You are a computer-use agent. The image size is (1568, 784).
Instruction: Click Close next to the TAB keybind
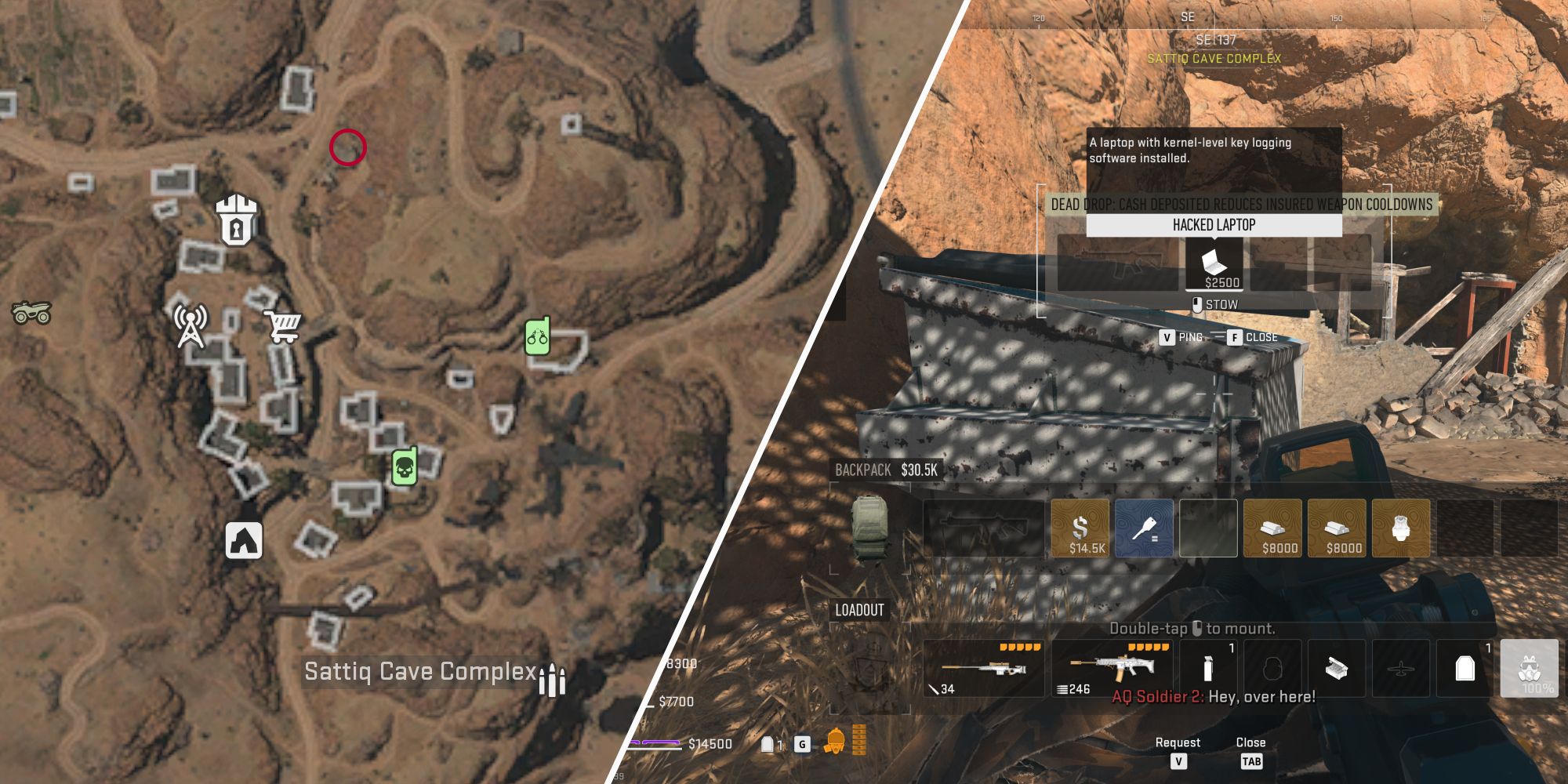point(1251,742)
